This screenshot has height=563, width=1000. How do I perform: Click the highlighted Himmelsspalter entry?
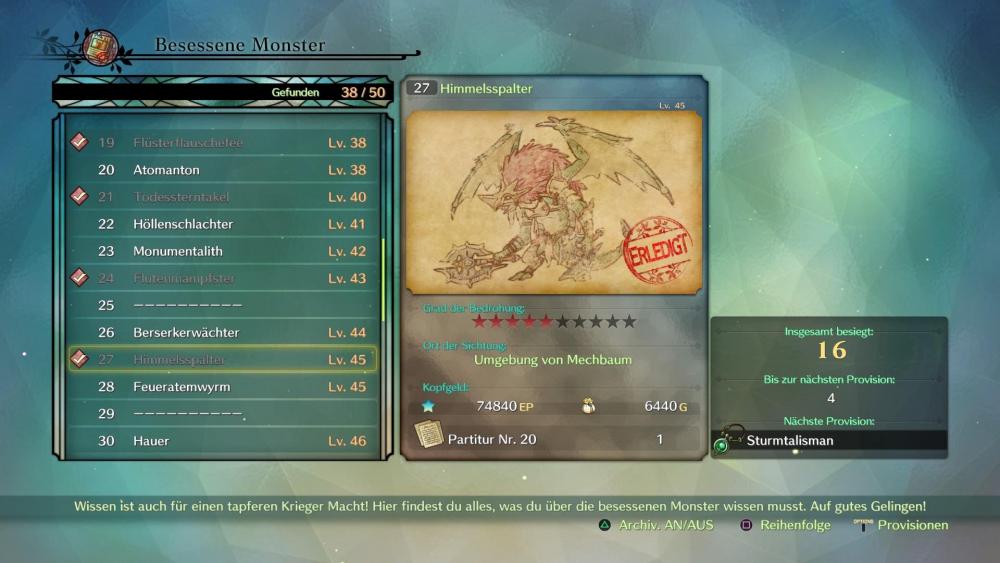(x=222, y=359)
